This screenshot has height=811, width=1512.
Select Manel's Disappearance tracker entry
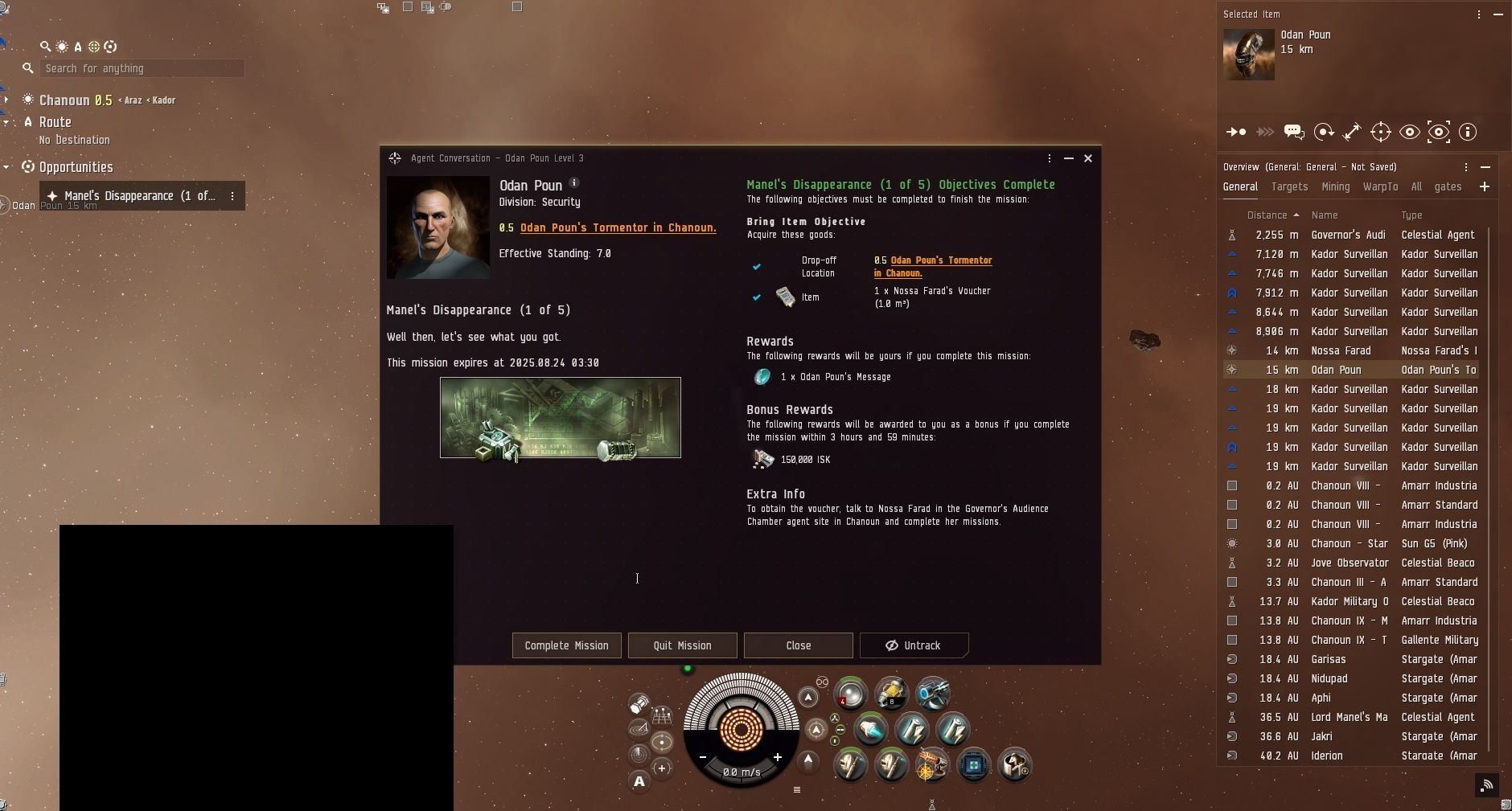click(x=139, y=196)
